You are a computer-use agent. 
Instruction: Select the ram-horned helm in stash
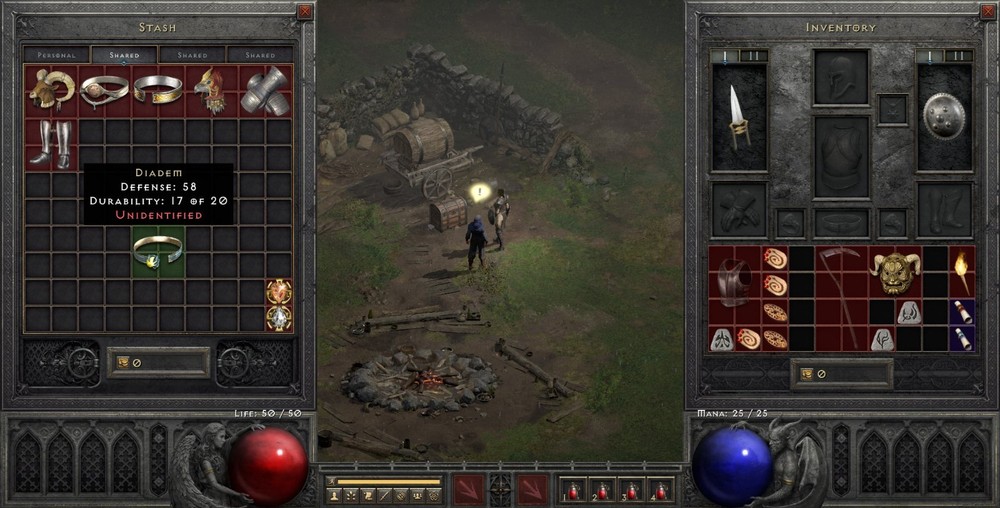click(x=50, y=90)
